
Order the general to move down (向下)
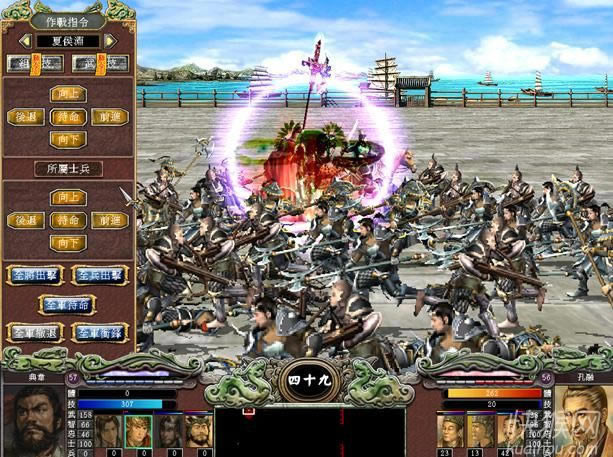(68, 140)
